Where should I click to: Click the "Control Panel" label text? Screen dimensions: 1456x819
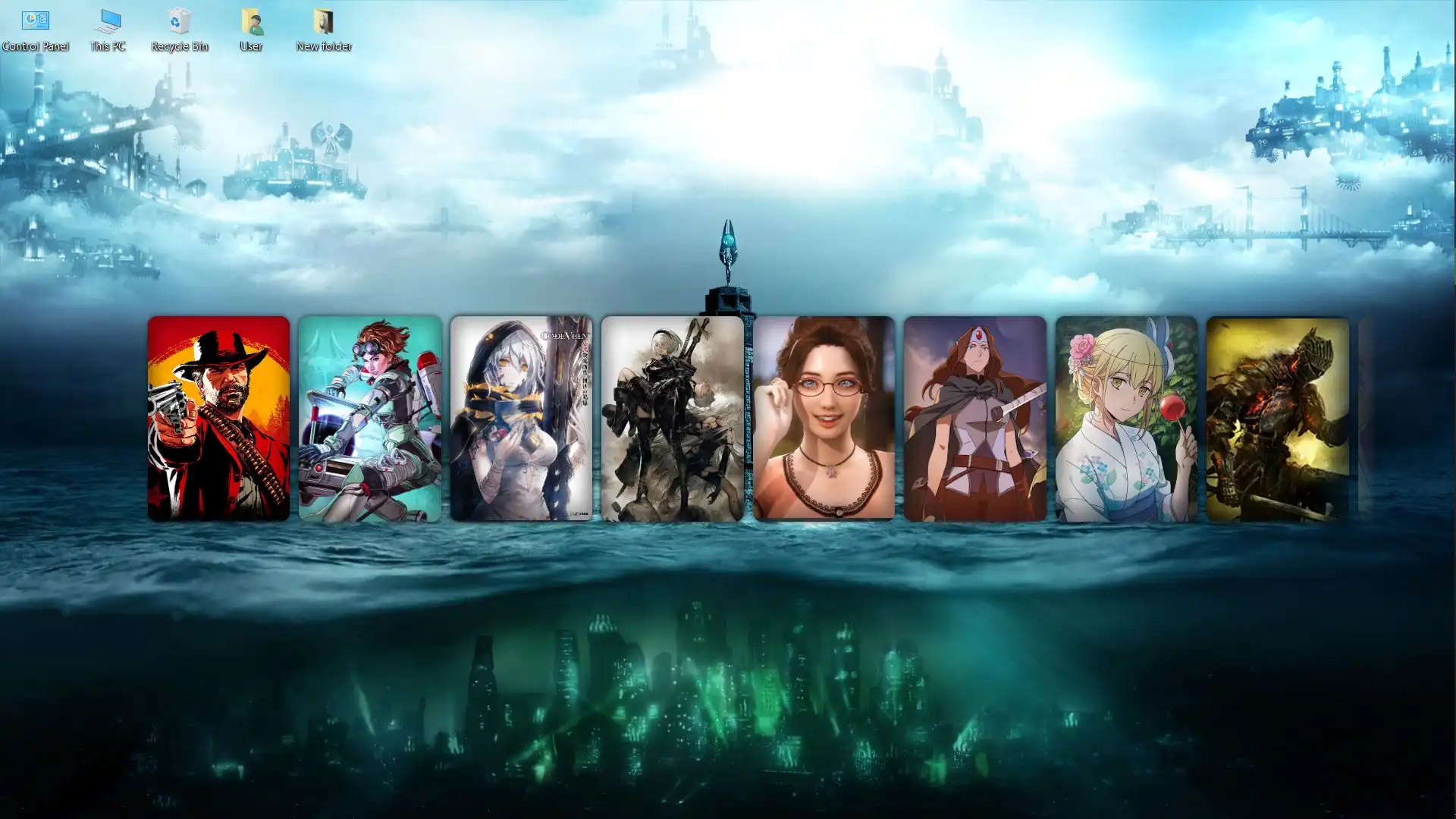point(35,45)
